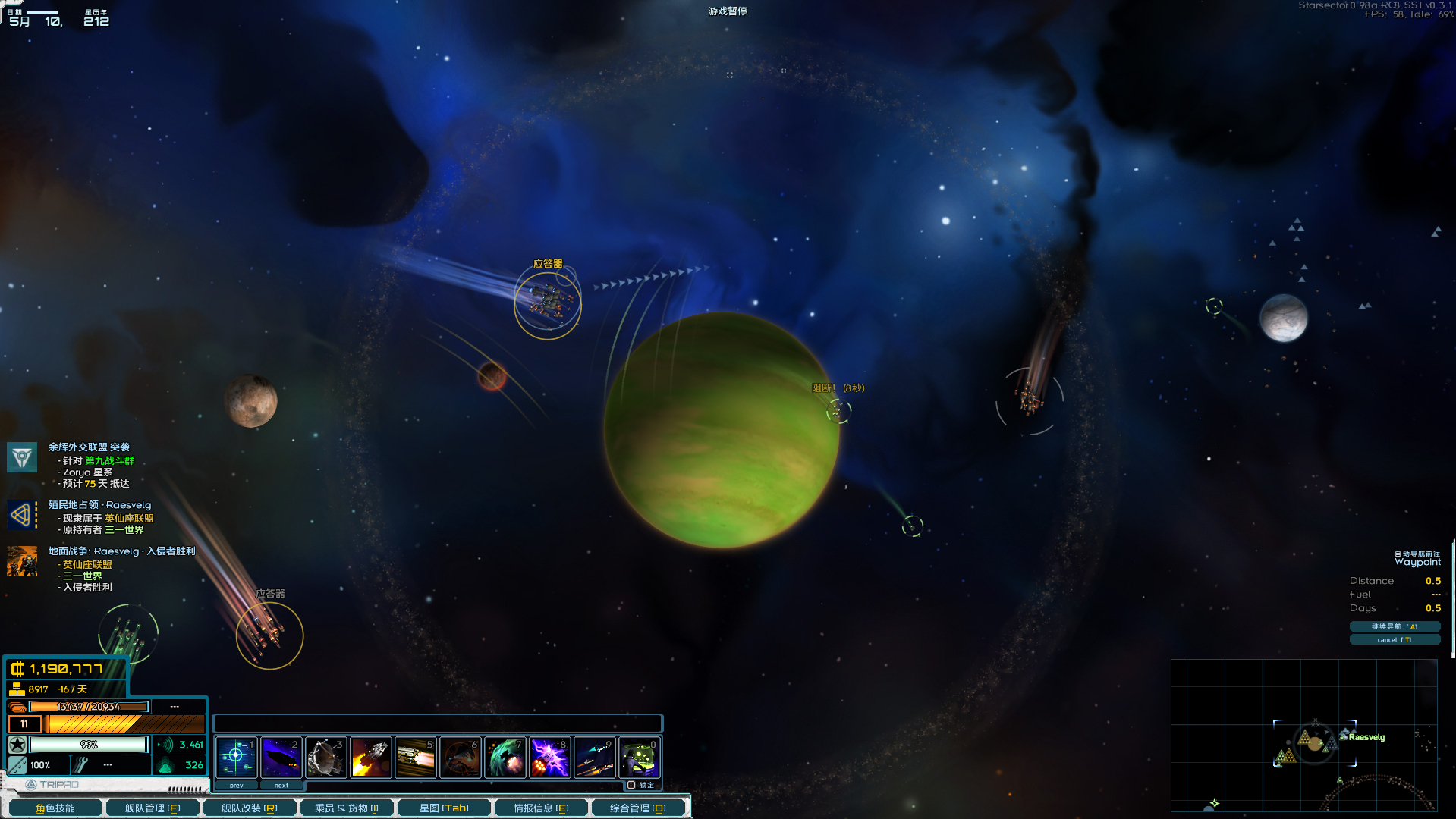
Task: Activate the engine thrust ability in slot 5
Action: pos(415,757)
